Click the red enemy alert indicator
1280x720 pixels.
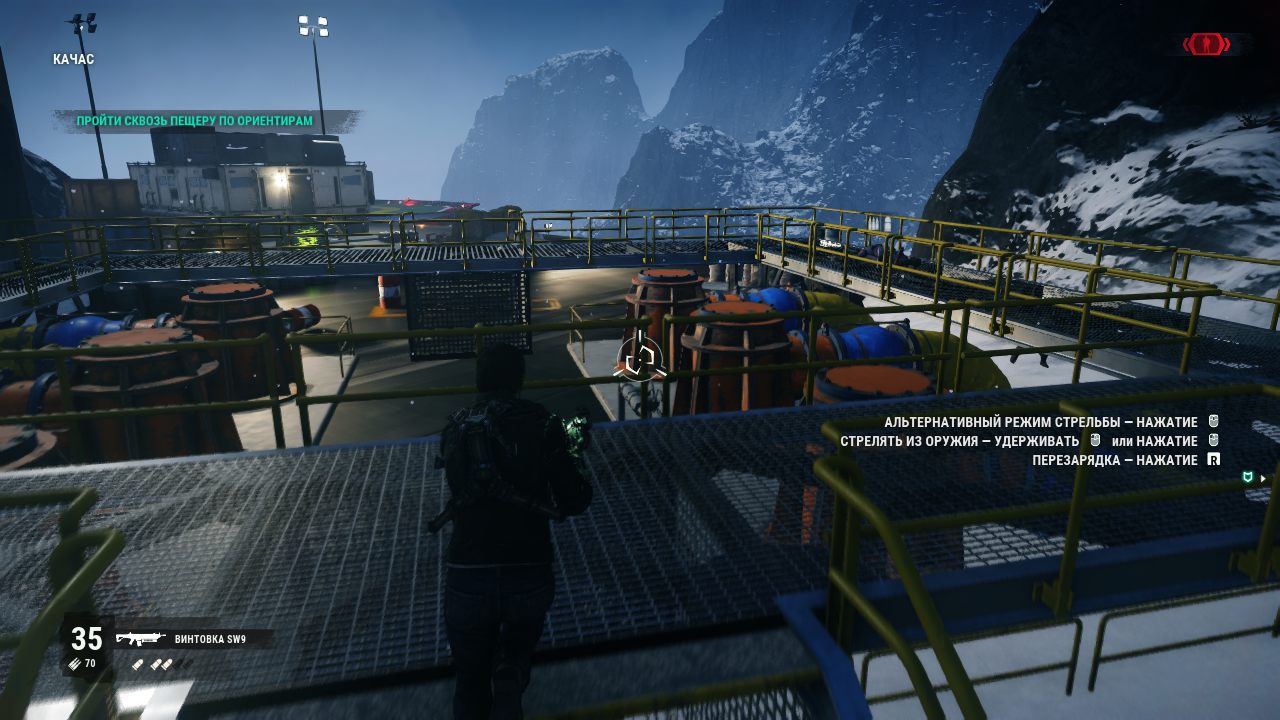pos(1206,44)
